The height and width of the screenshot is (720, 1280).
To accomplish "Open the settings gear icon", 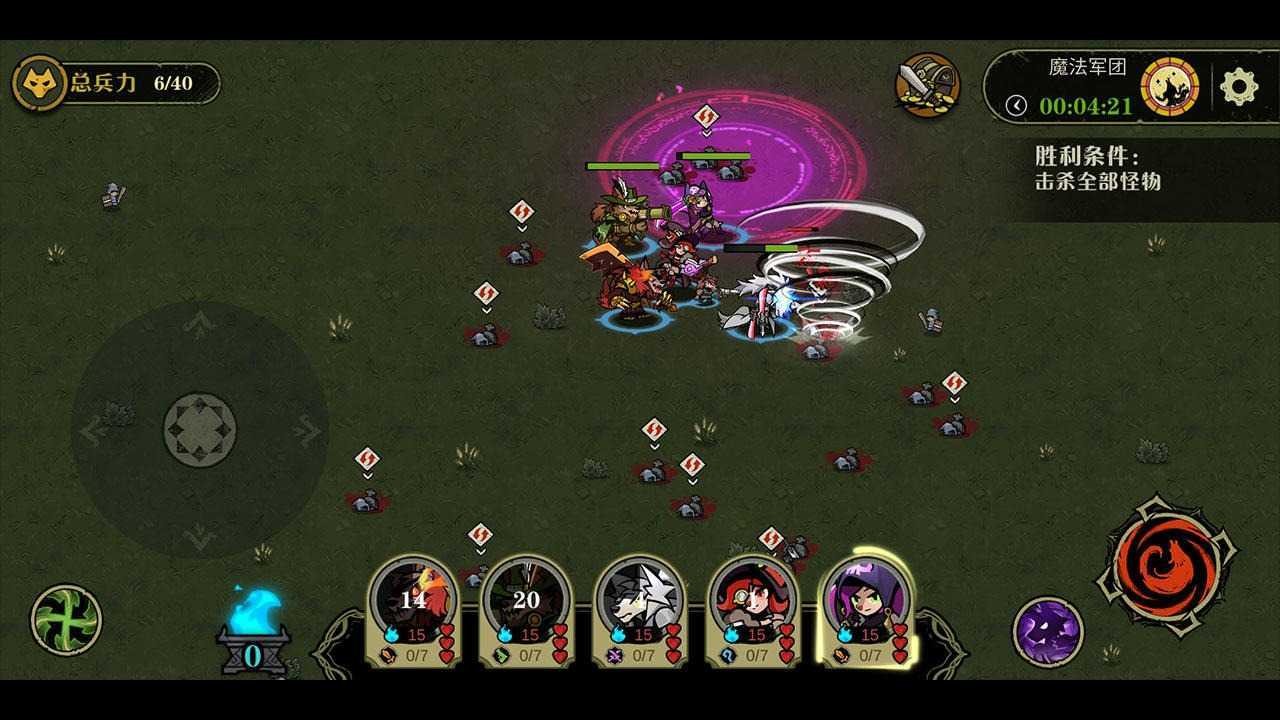I will tap(1240, 88).
